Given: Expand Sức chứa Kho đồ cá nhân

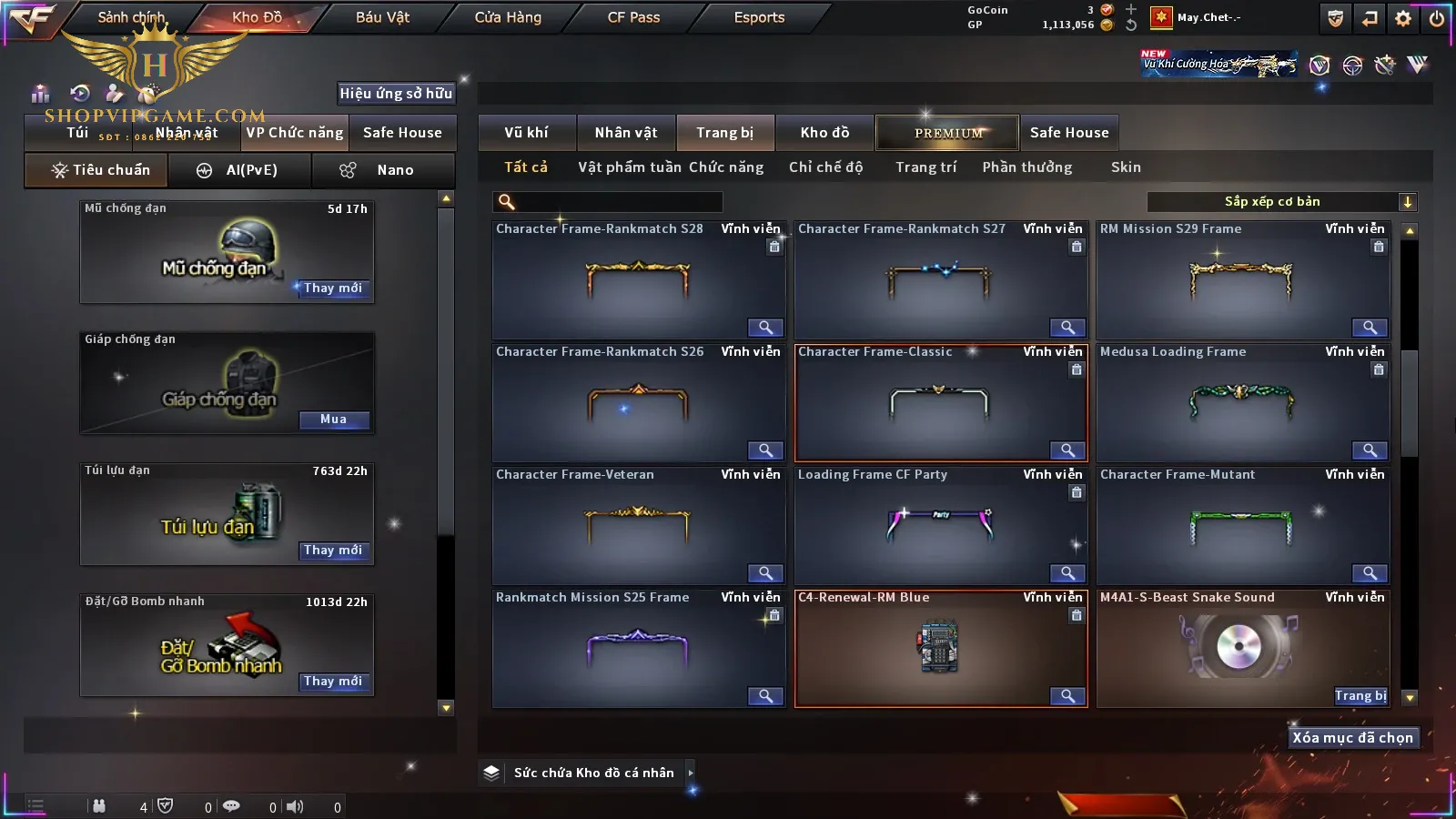Looking at the screenshot, I should (691, 773).
